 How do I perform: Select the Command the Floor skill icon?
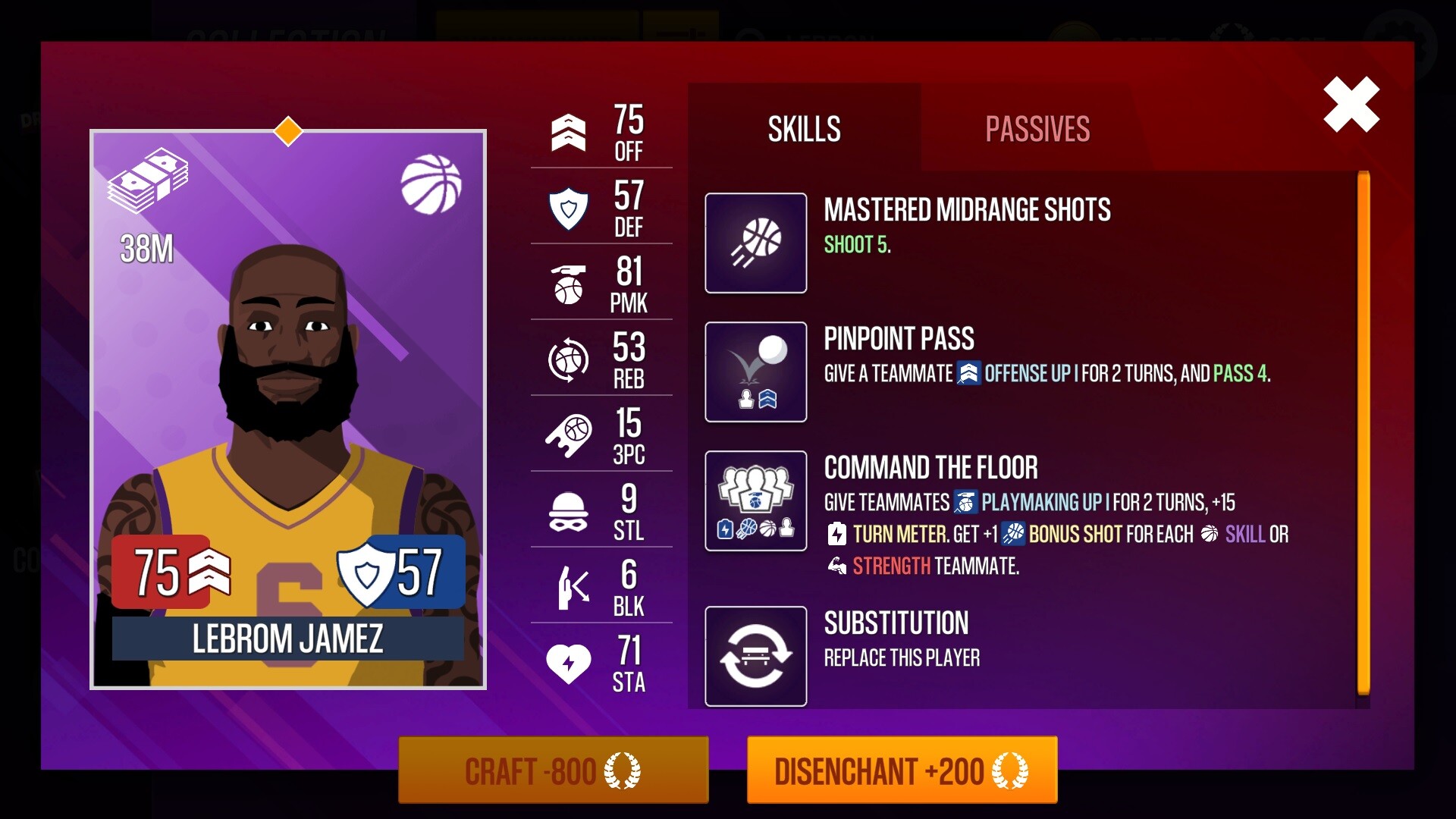coord(755,500)
